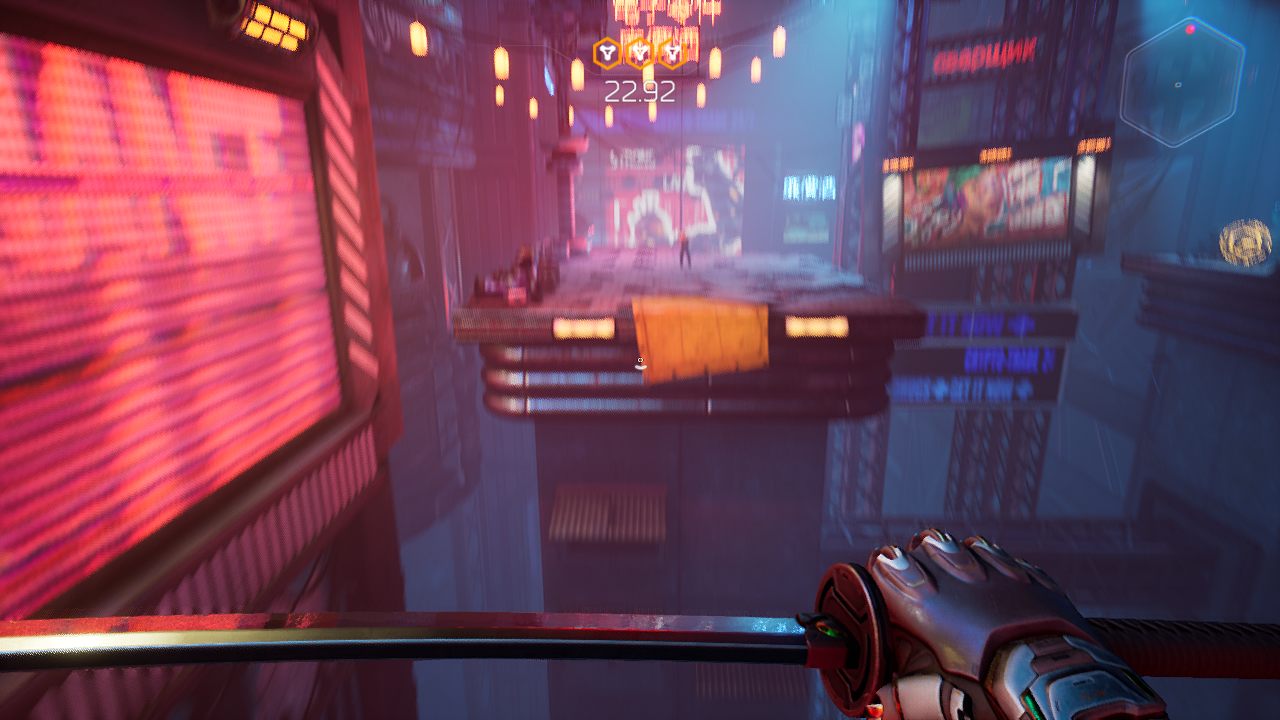Screen dimensions: 1280x720
Task: Click the hexagonal minimap radar
Action: (x=1182, y=83)
